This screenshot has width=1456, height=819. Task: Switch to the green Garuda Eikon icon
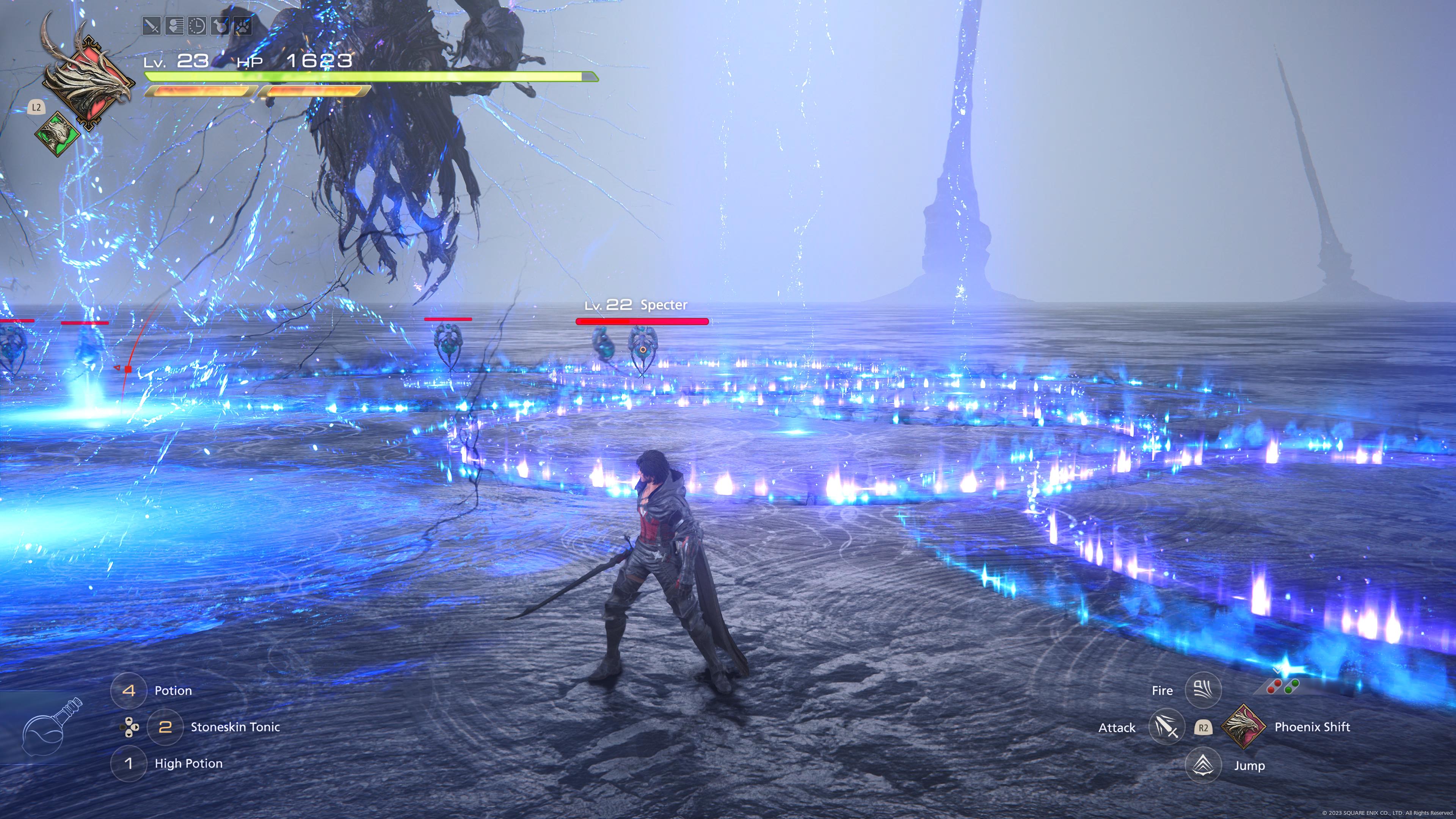[57, 133]
